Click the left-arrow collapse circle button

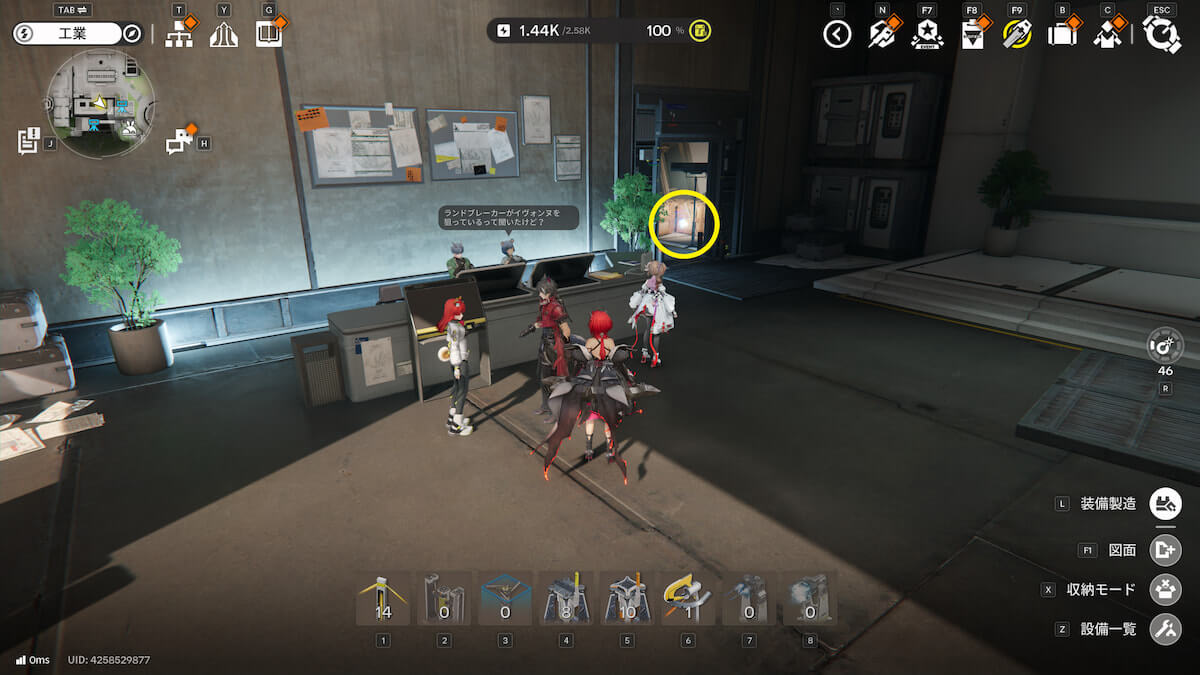(837, 34)
